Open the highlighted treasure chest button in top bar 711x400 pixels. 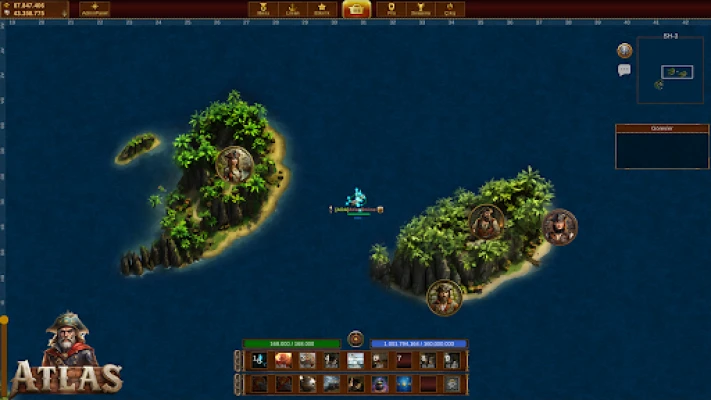(x=356, y=9)
